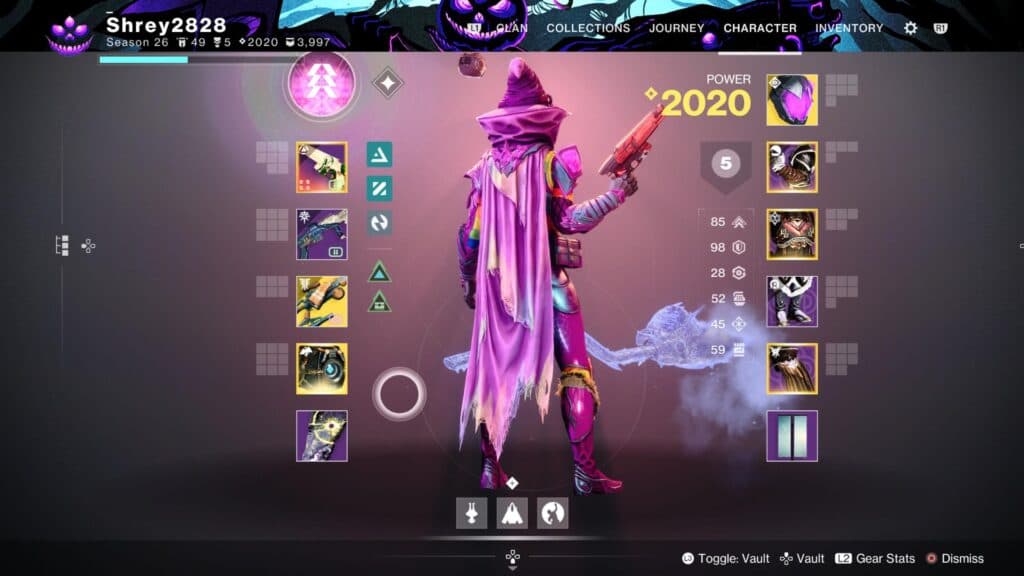Open the hunter cloak class item slot

(x=792, y=368)
